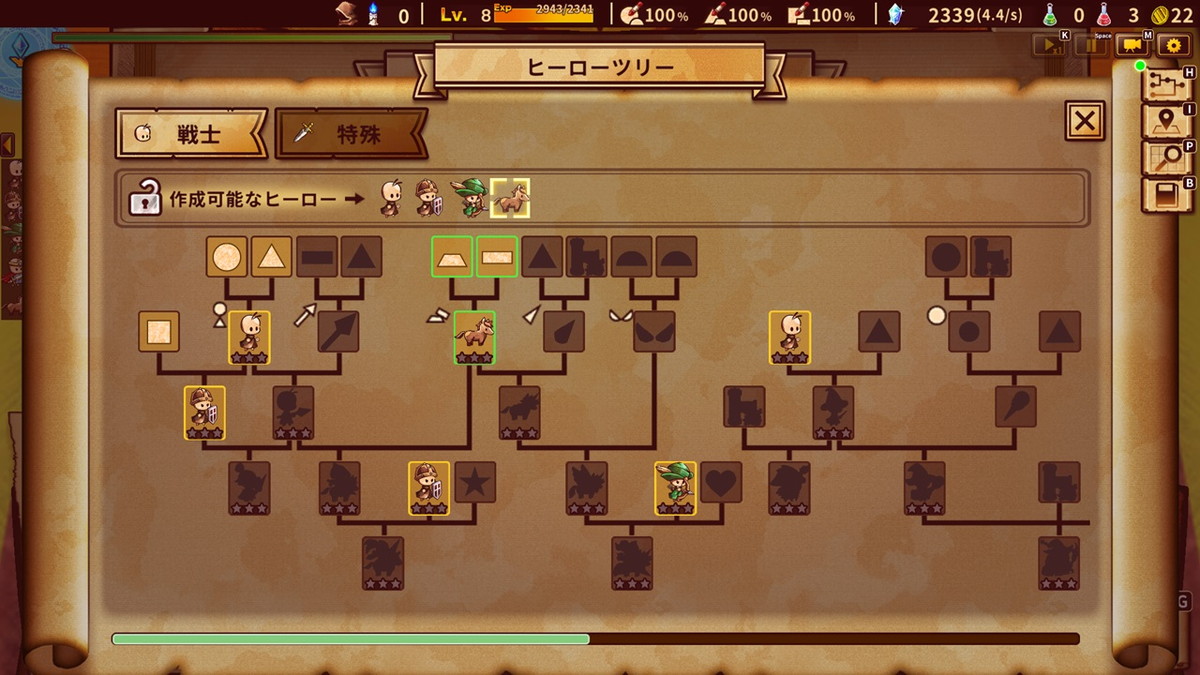Image resolution: width=1200 pixels, height=675 pixels.
Task: Select the locked star node
Action: click(x=476, y=482)
